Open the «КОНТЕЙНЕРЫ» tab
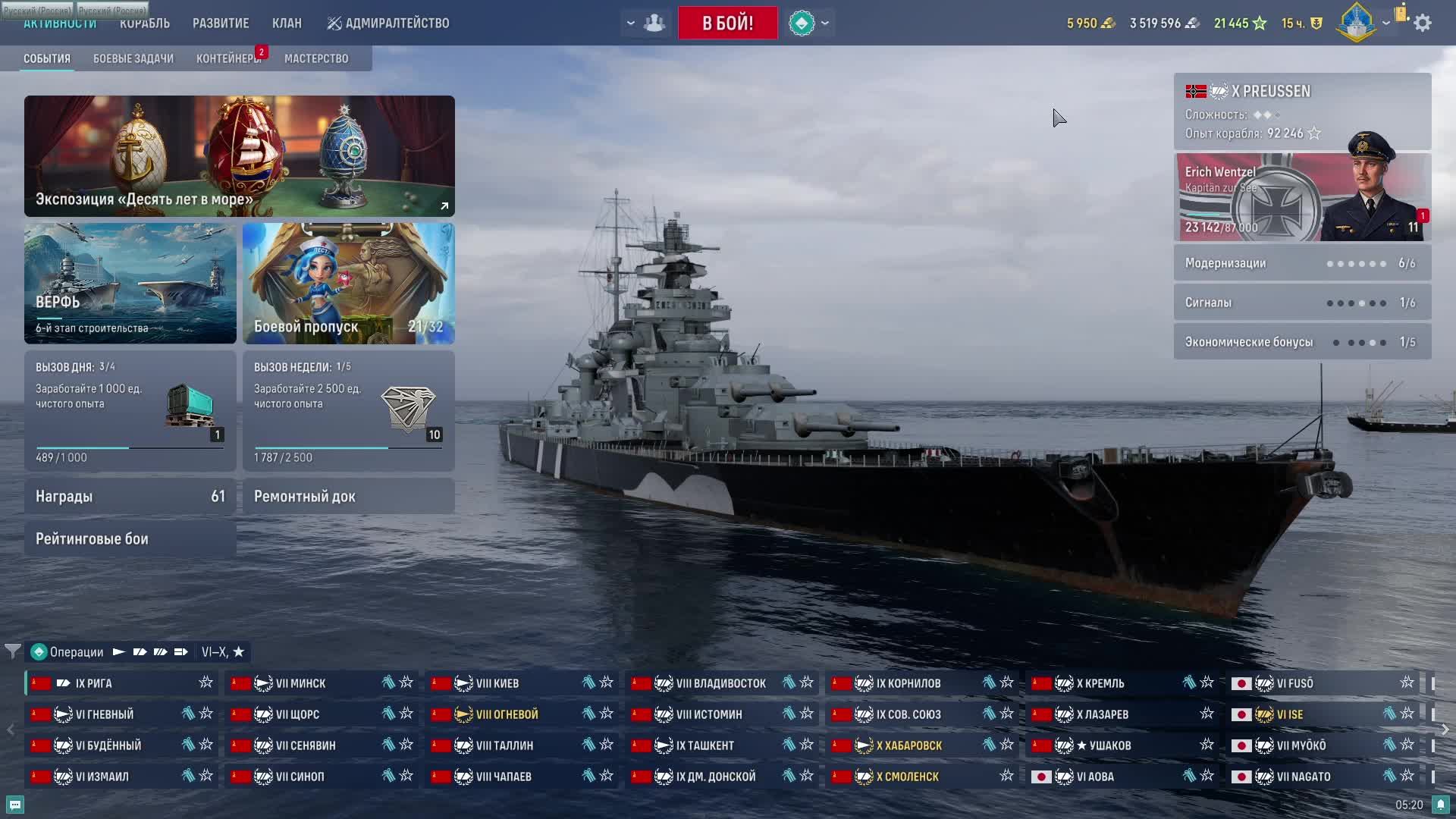Screen dimensions: 1456x819 [228, 58]
